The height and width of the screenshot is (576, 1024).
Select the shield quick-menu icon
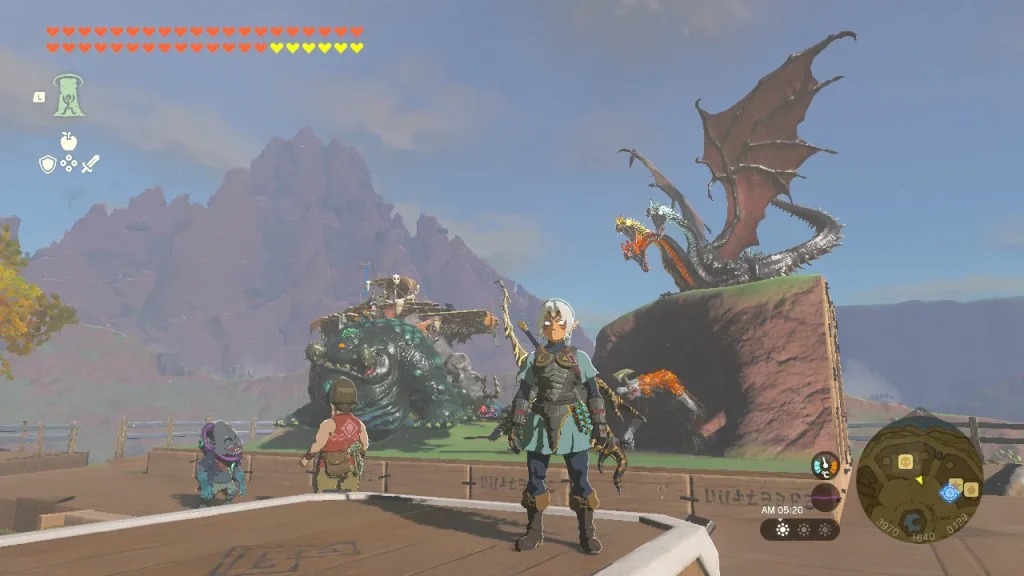click(47, 164)
